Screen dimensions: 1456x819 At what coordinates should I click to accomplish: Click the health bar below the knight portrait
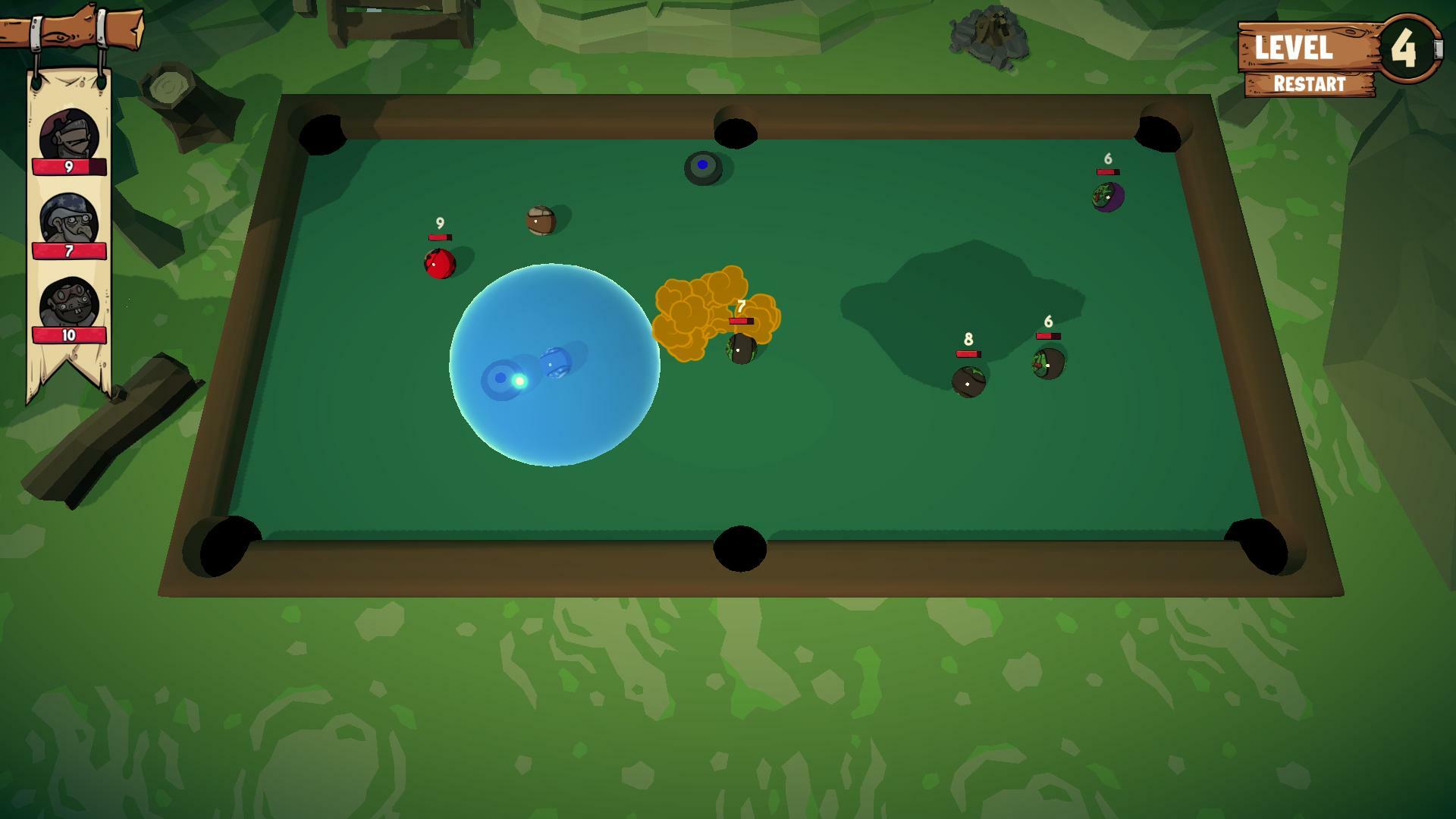point(68,167)
